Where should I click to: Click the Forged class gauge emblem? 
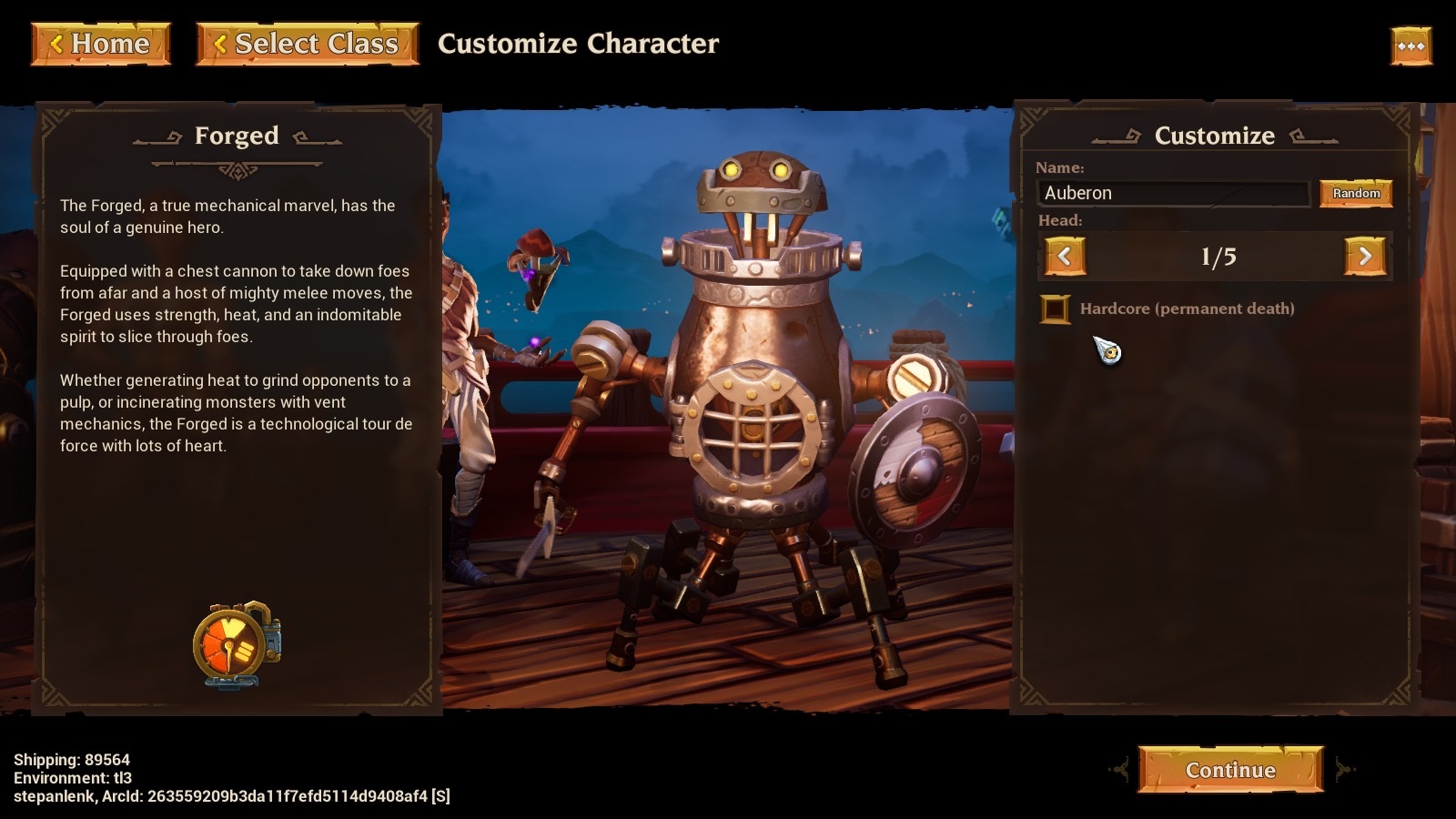tap(236, 644)
